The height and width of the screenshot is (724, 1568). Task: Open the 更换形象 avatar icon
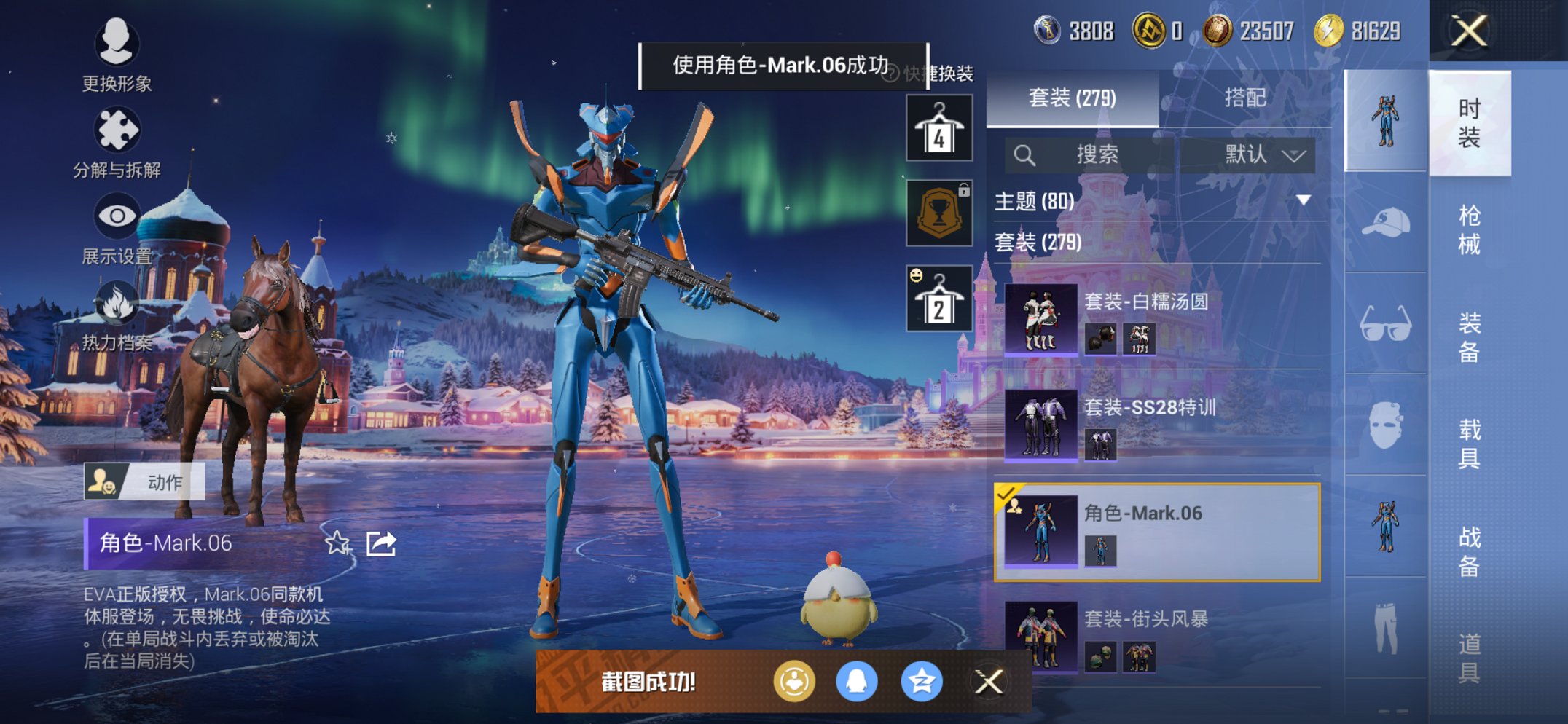(x=117, y=45)
